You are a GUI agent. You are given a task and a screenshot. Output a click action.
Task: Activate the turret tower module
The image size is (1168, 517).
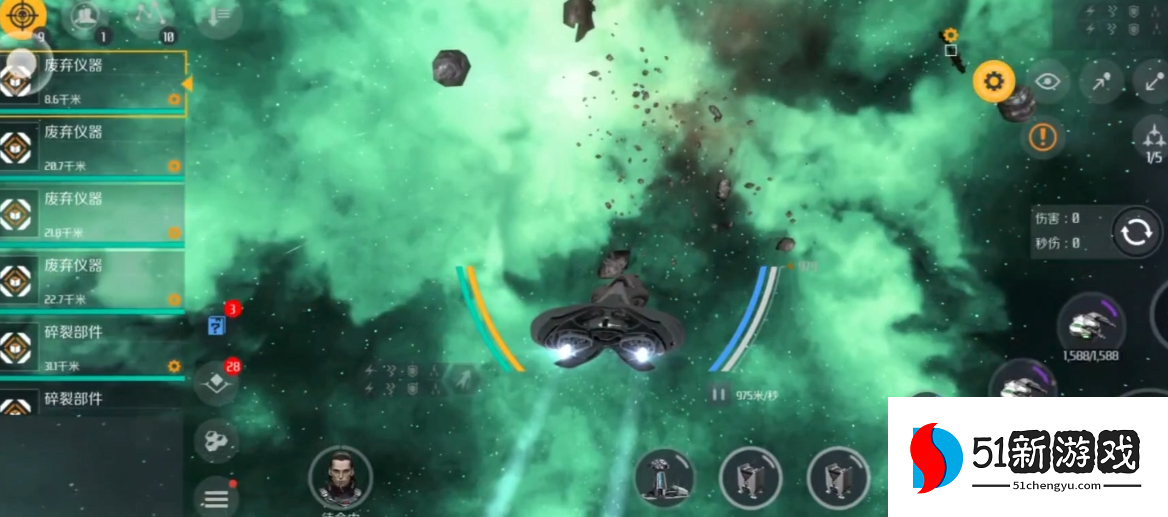point(665,477)
